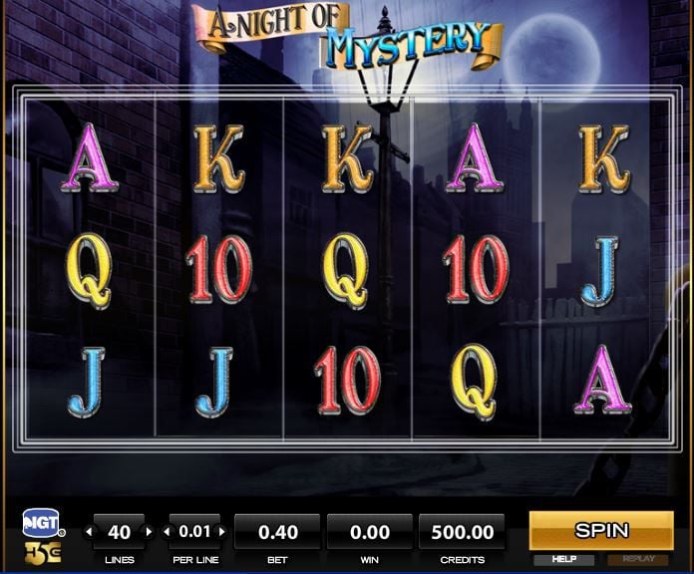Screen dimensions: 694x574
Task: Decrease the number of lines
Action: [x=88, y=531]
